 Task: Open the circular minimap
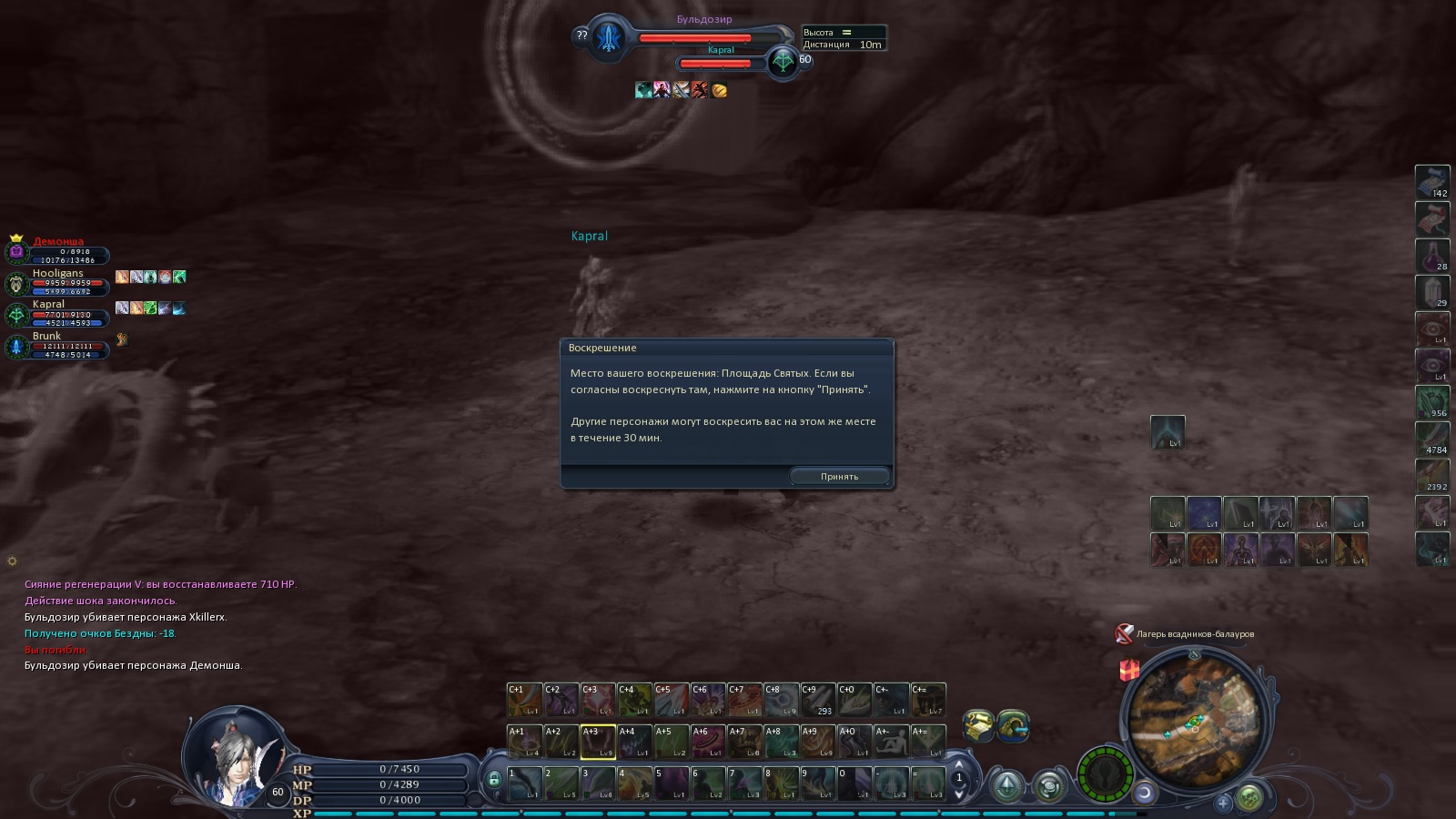(1194, 720)
